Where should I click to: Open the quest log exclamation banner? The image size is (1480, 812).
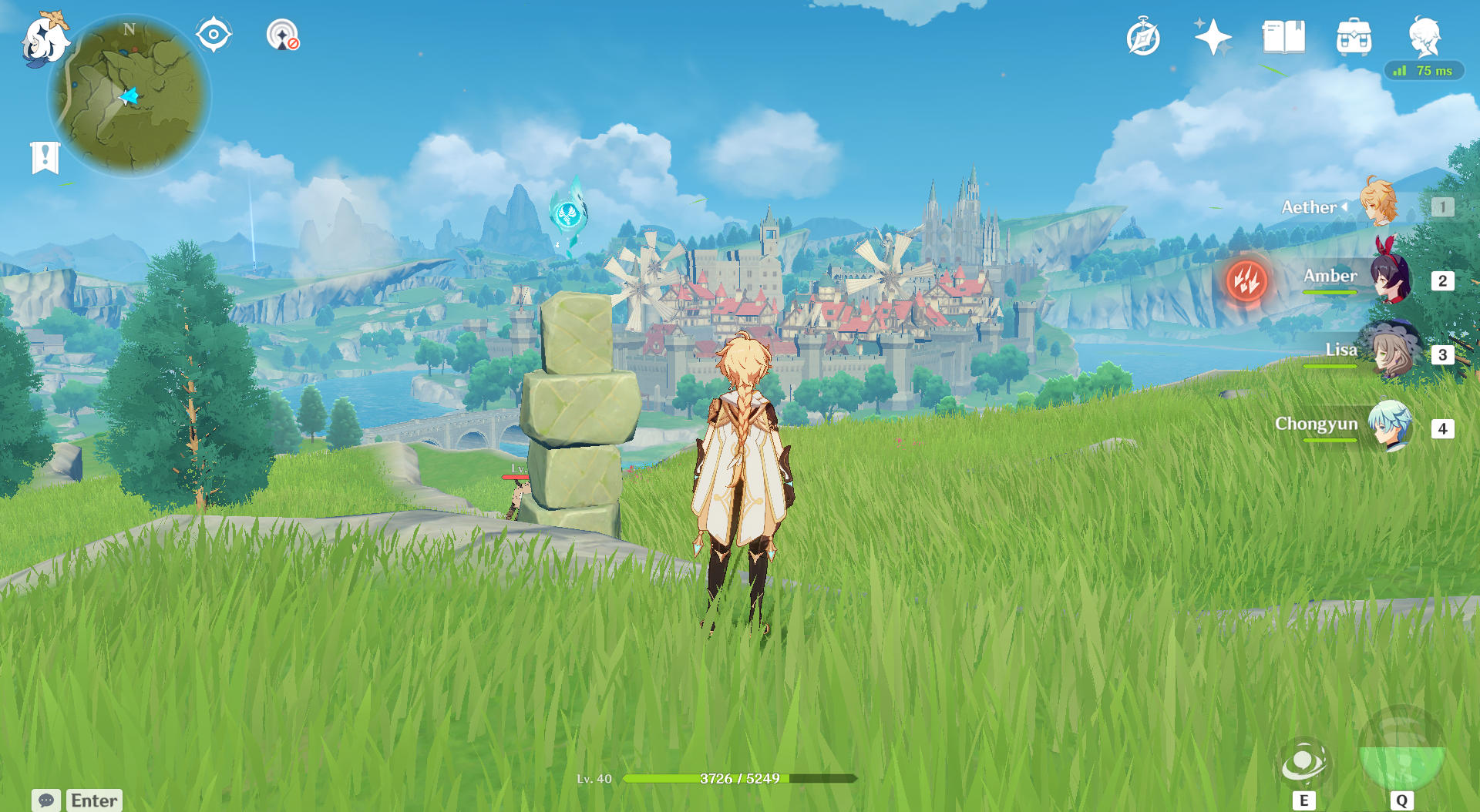pos(45,158)
